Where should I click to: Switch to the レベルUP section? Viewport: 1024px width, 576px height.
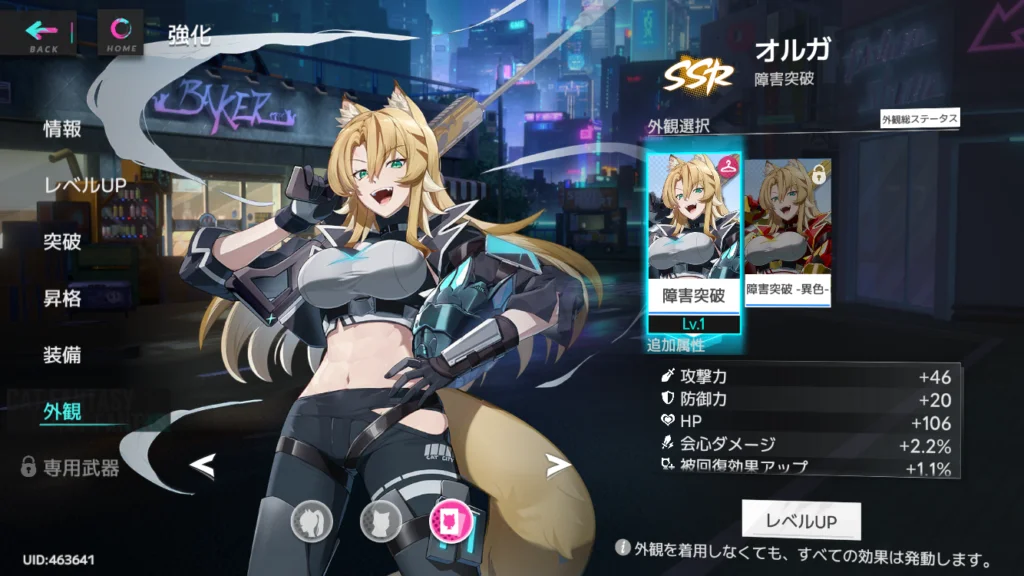coord(83,185)
